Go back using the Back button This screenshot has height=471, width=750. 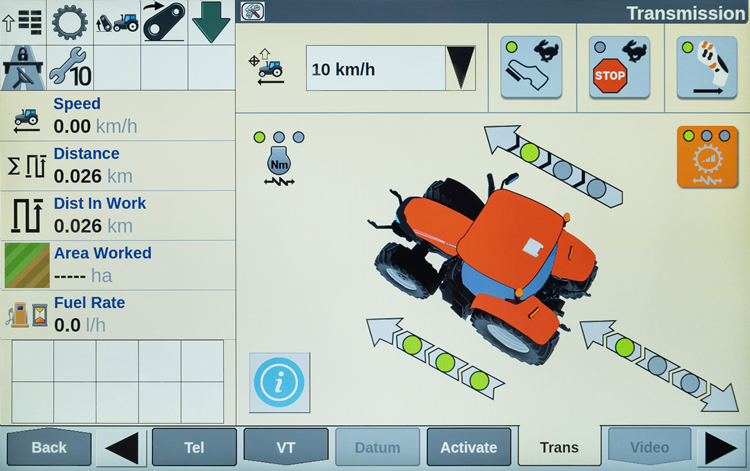[48, 447]
